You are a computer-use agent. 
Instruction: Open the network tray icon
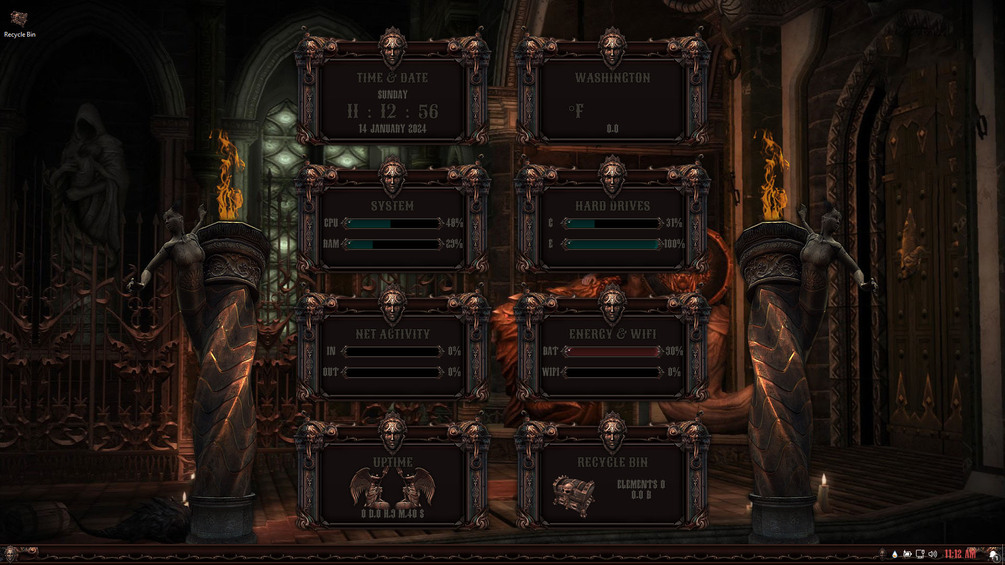tap(920, 554)
